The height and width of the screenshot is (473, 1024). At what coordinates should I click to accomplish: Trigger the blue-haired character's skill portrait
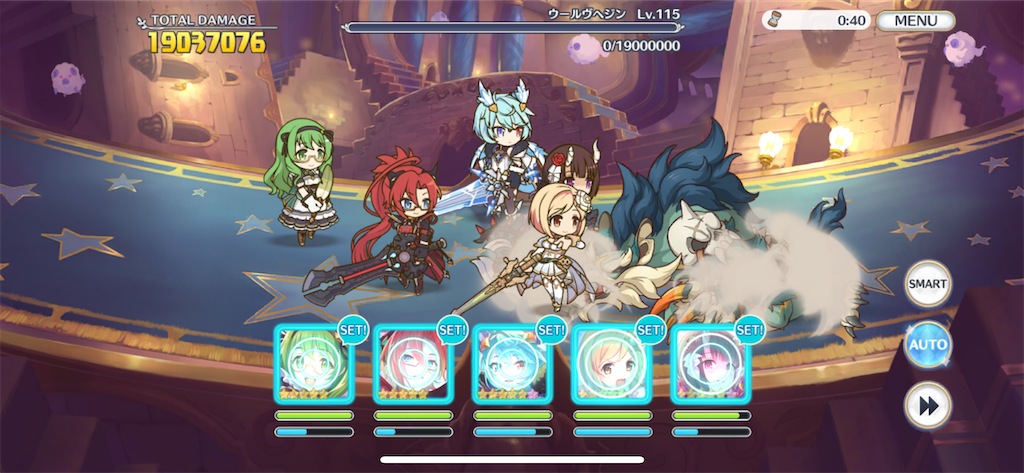point(511,365)
